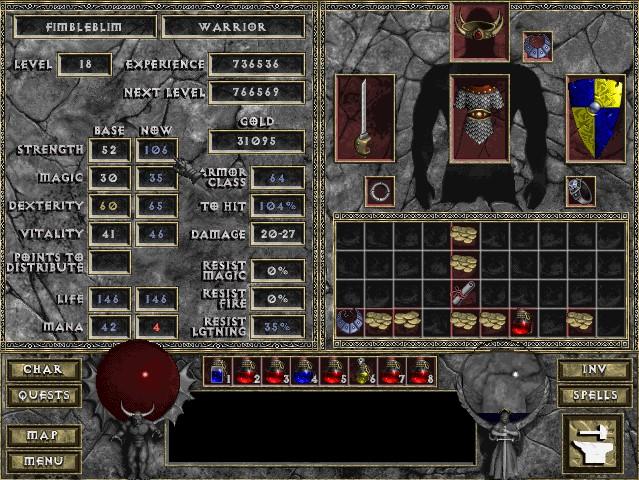The image size is (639, 480).
Task: Select the equipped chain mail armor
Action: tap(481, 117)
